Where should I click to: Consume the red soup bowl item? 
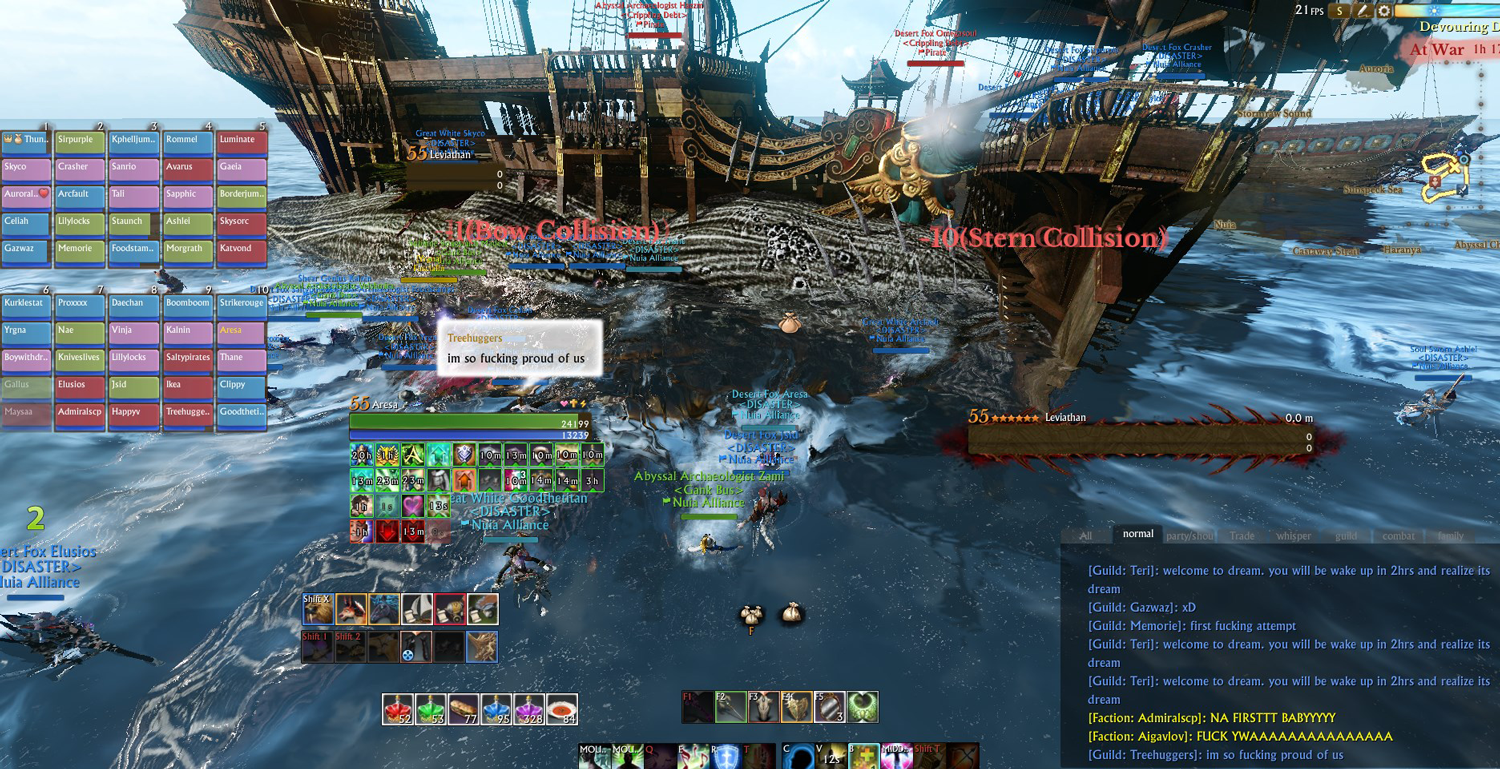pos(562,708)
